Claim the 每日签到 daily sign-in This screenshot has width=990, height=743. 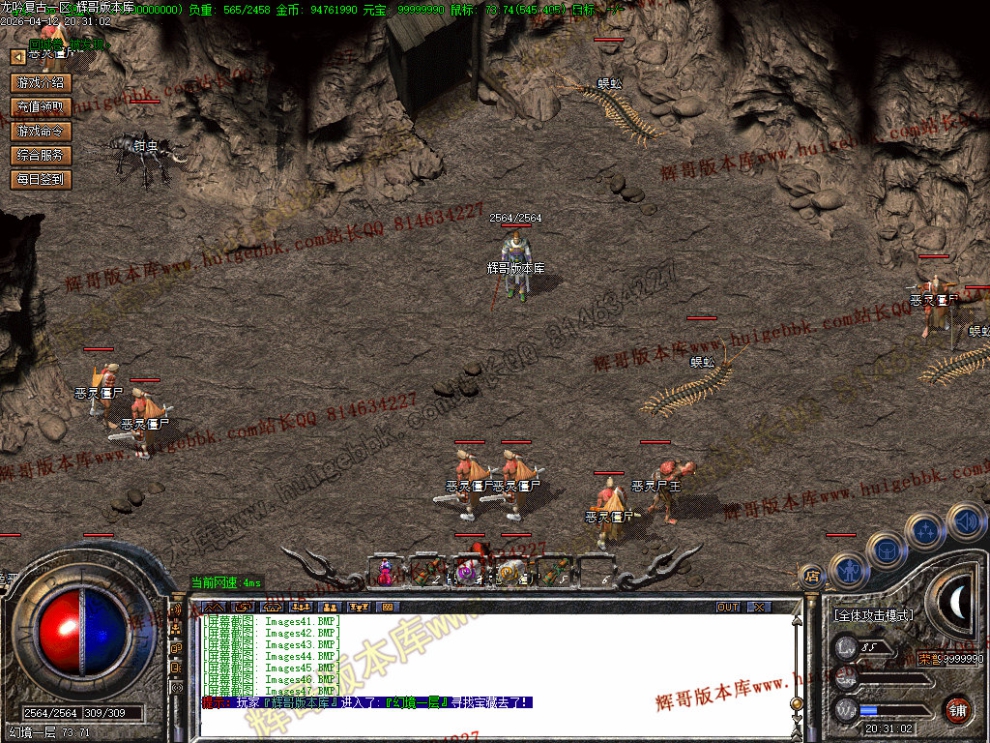pos(41,180)
